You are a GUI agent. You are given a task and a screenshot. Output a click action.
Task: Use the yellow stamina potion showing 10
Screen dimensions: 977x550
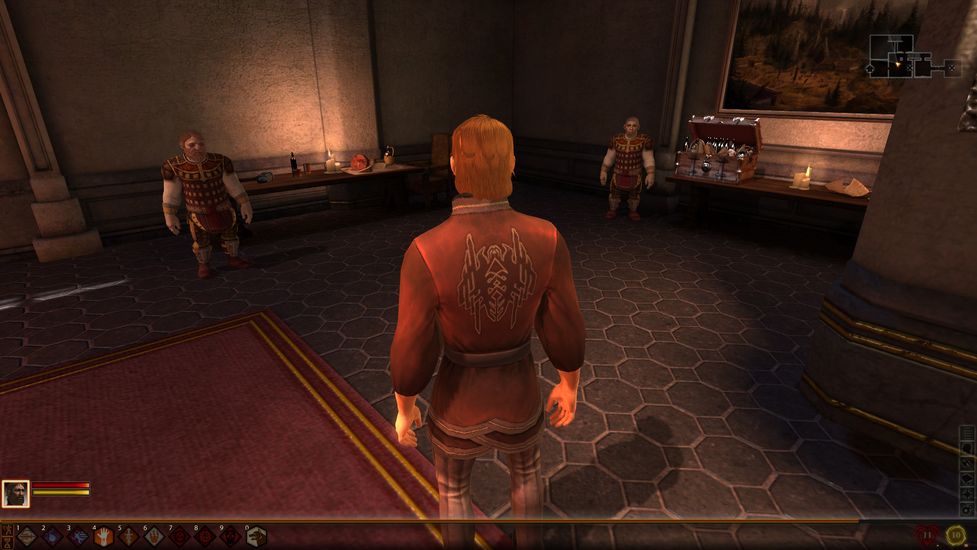tap(956, 535)
